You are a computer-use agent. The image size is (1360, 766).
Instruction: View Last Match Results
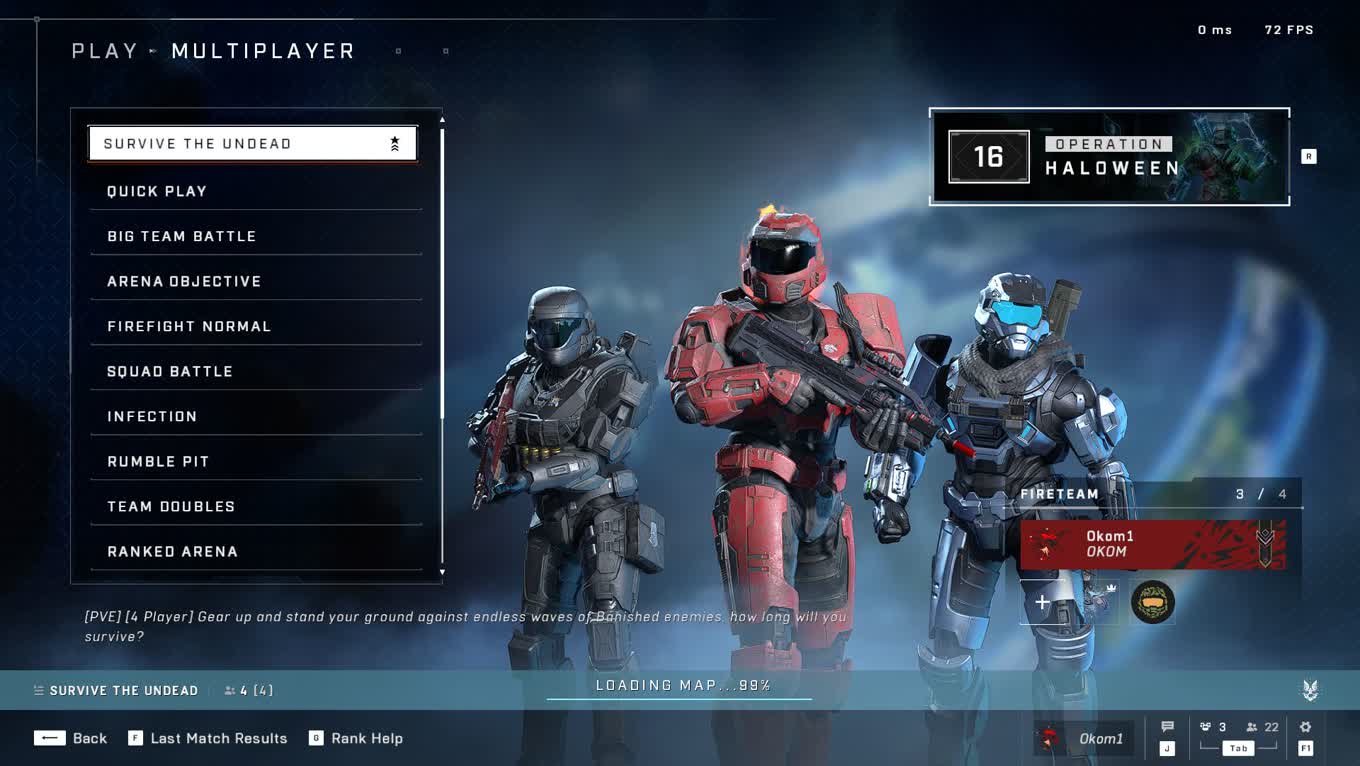pyautogui.click(x=208, y=738)
